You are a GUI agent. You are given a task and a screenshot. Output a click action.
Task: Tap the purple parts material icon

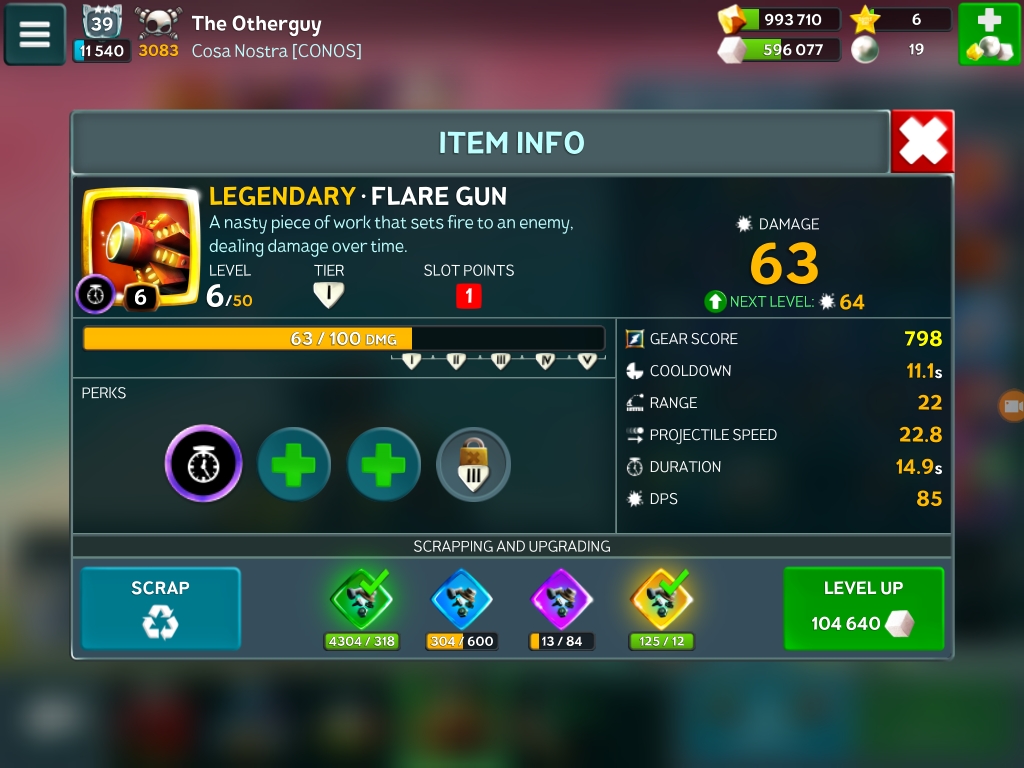(561, 598)
